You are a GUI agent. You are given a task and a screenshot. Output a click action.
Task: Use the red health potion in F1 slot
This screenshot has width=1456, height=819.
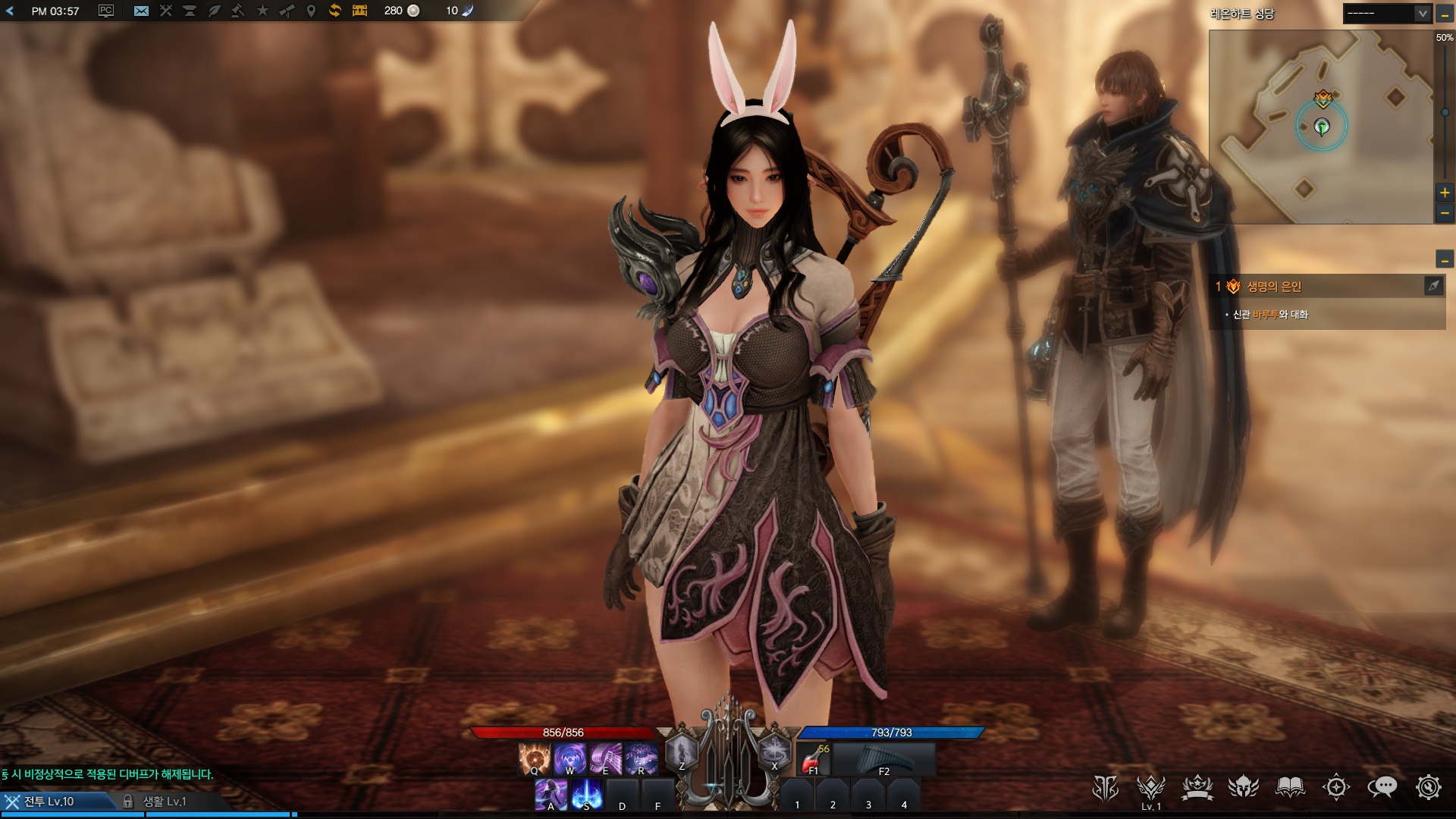(x=814, y=759)
